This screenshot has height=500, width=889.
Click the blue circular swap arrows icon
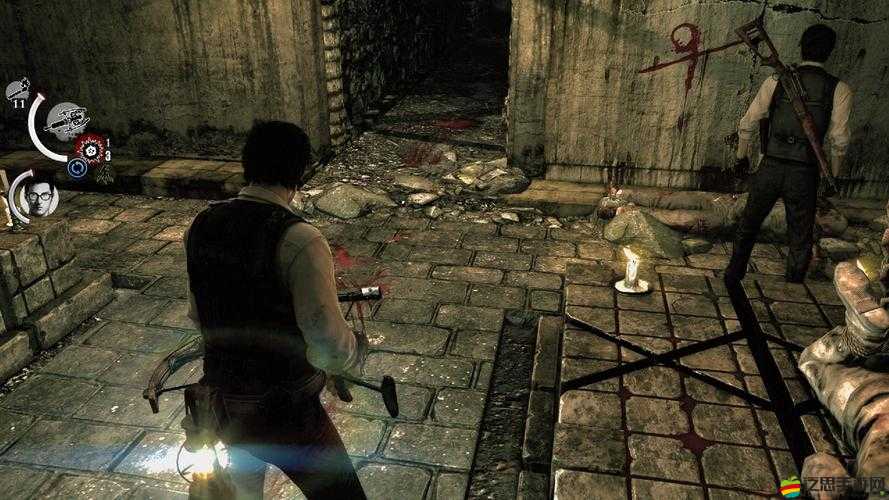[78, 168]
